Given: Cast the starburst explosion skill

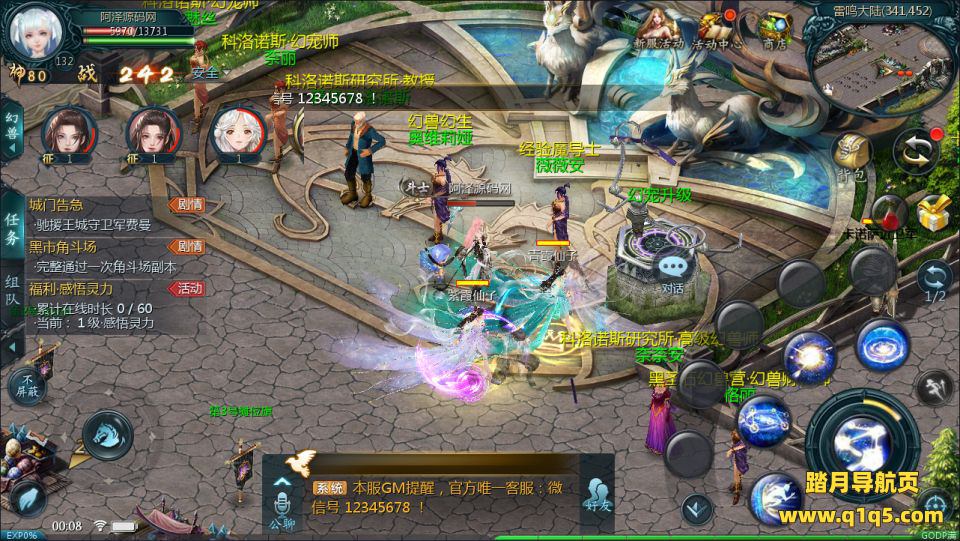Looking at the screenshot, I should [x=808, y=355].
